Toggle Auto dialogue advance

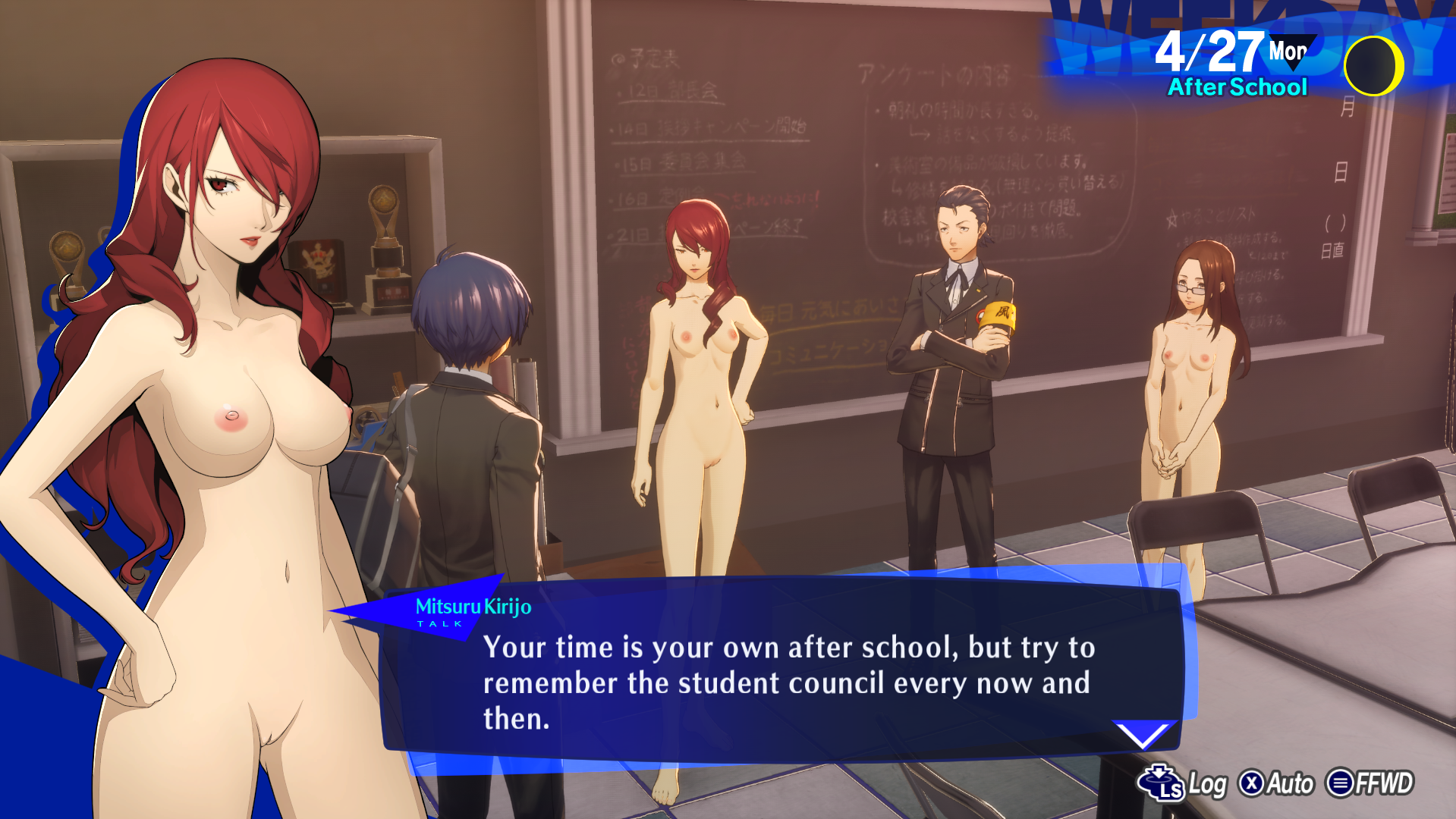click(1276, 783)
